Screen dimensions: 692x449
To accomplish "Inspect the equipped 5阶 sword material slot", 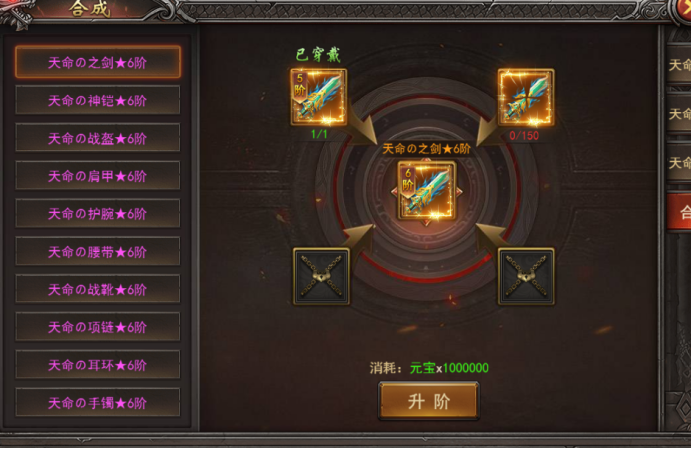I will [319, 96].
